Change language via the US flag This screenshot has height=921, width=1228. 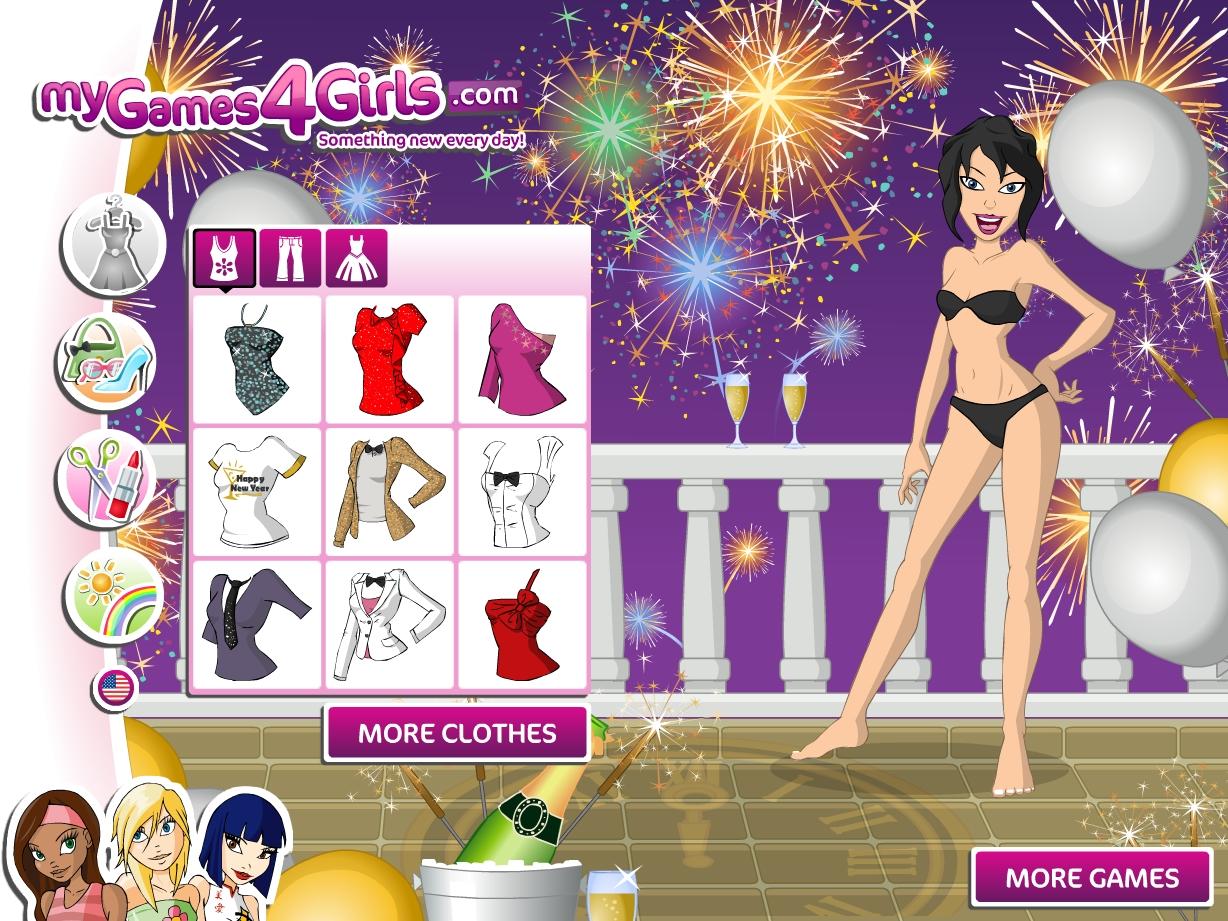pos(116,688)
